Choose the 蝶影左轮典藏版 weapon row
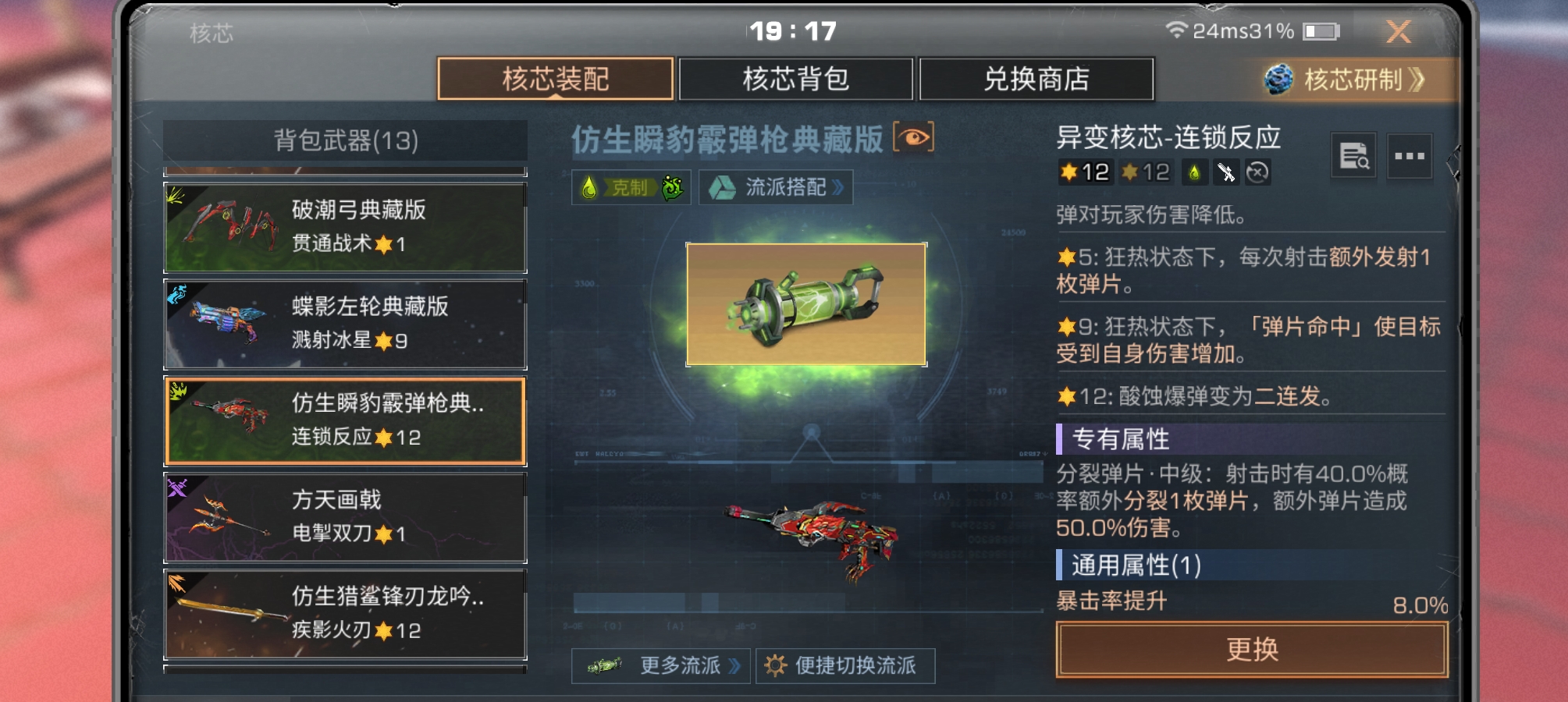The width and height of the screenshot is (1568, 702). point(345,324)
